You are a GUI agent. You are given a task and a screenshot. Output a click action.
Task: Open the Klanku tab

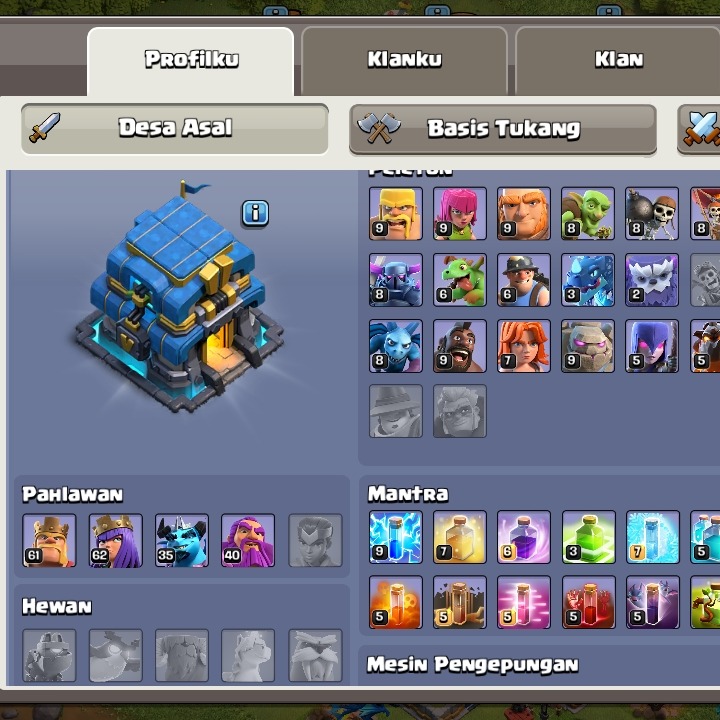404,59
